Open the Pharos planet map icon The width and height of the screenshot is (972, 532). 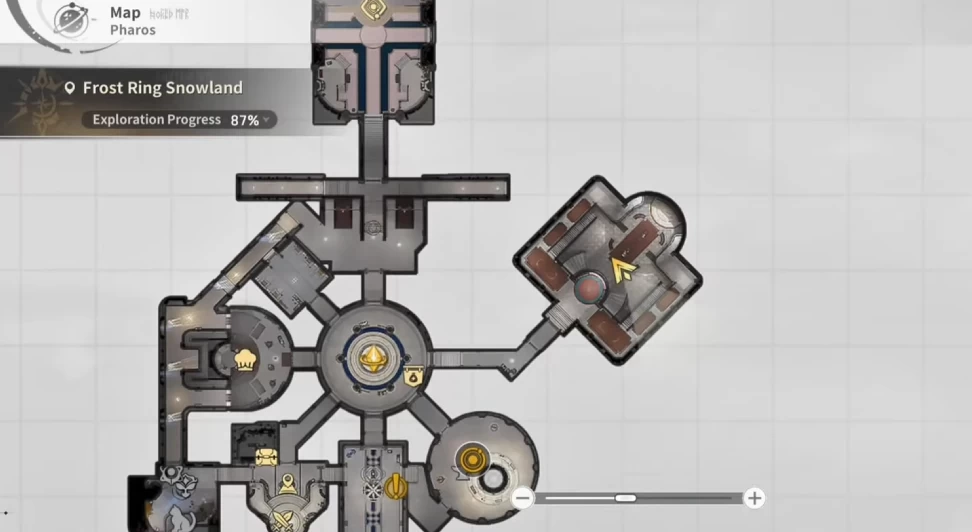click(69, 19)
